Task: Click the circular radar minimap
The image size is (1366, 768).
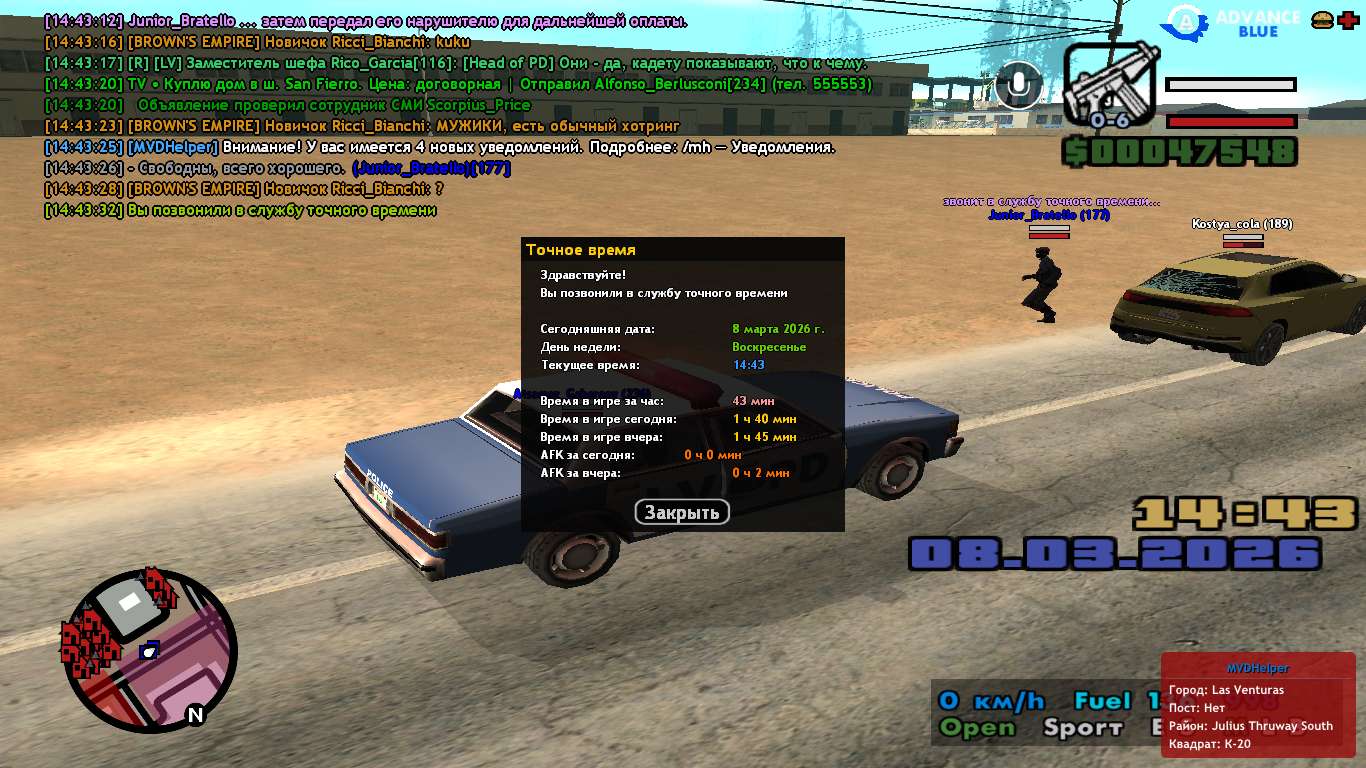Action: (x=150, y=651)
